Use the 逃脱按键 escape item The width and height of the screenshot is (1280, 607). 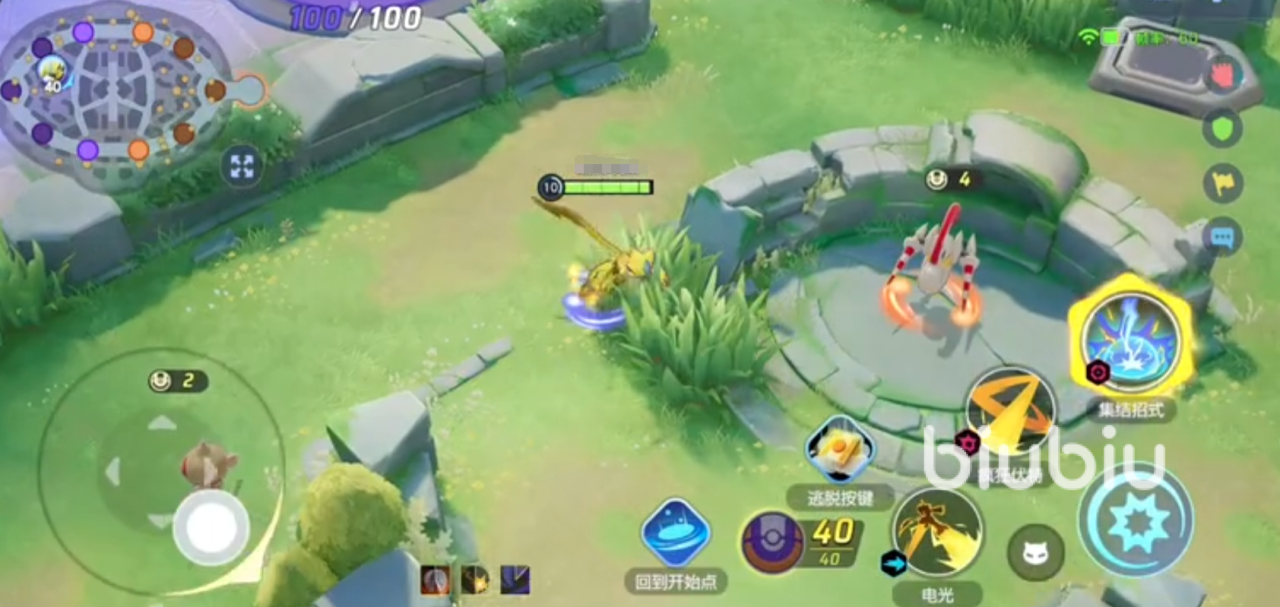click(x=840, y=450)
